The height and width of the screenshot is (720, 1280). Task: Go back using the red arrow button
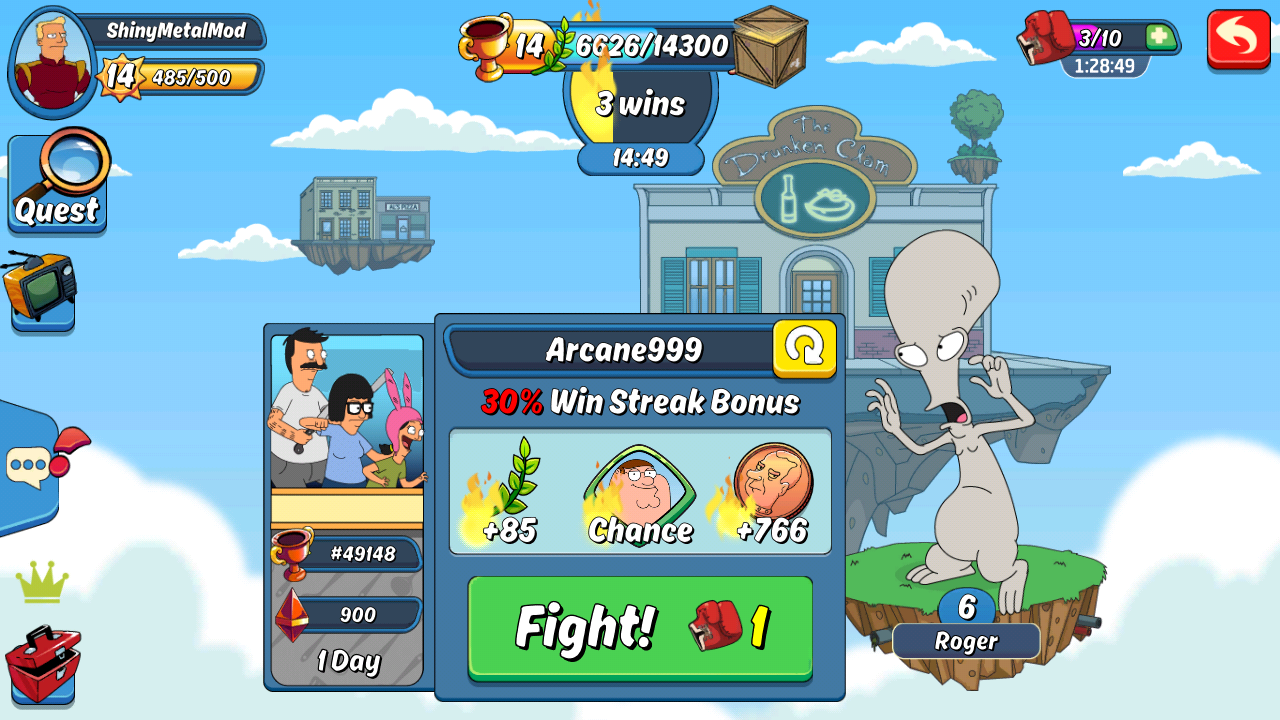(x=1238, y=39)
